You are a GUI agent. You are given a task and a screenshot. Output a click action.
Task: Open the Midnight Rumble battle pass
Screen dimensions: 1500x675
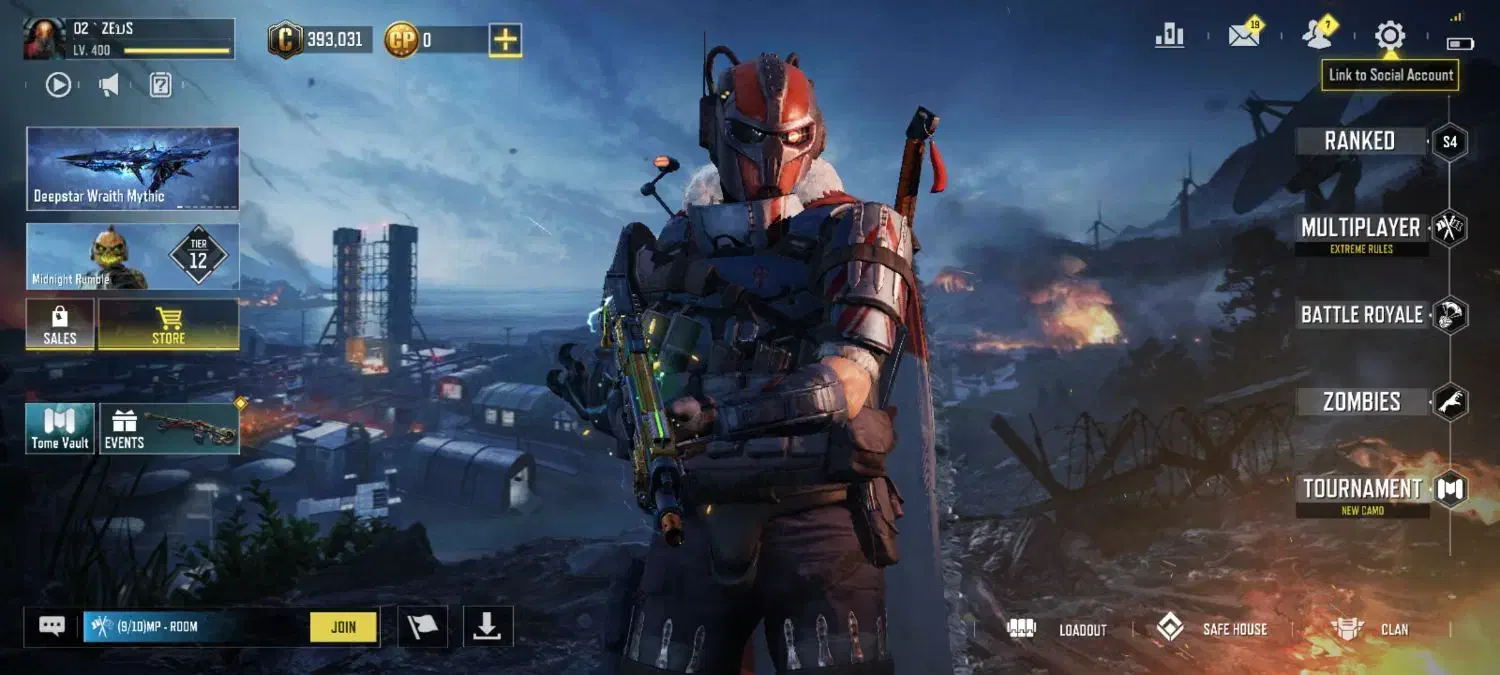pyautogui.click(x=132, y=257)
